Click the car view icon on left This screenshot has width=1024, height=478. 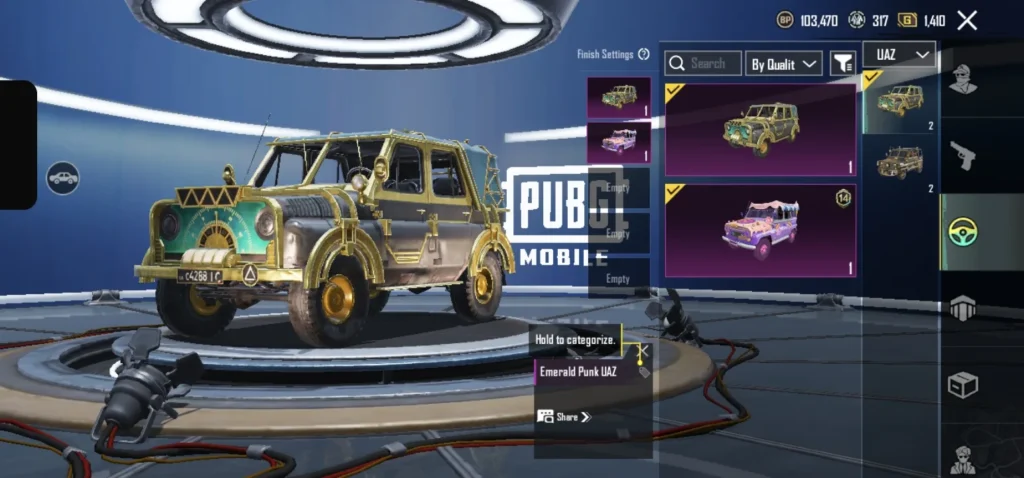tap(63, 178)
